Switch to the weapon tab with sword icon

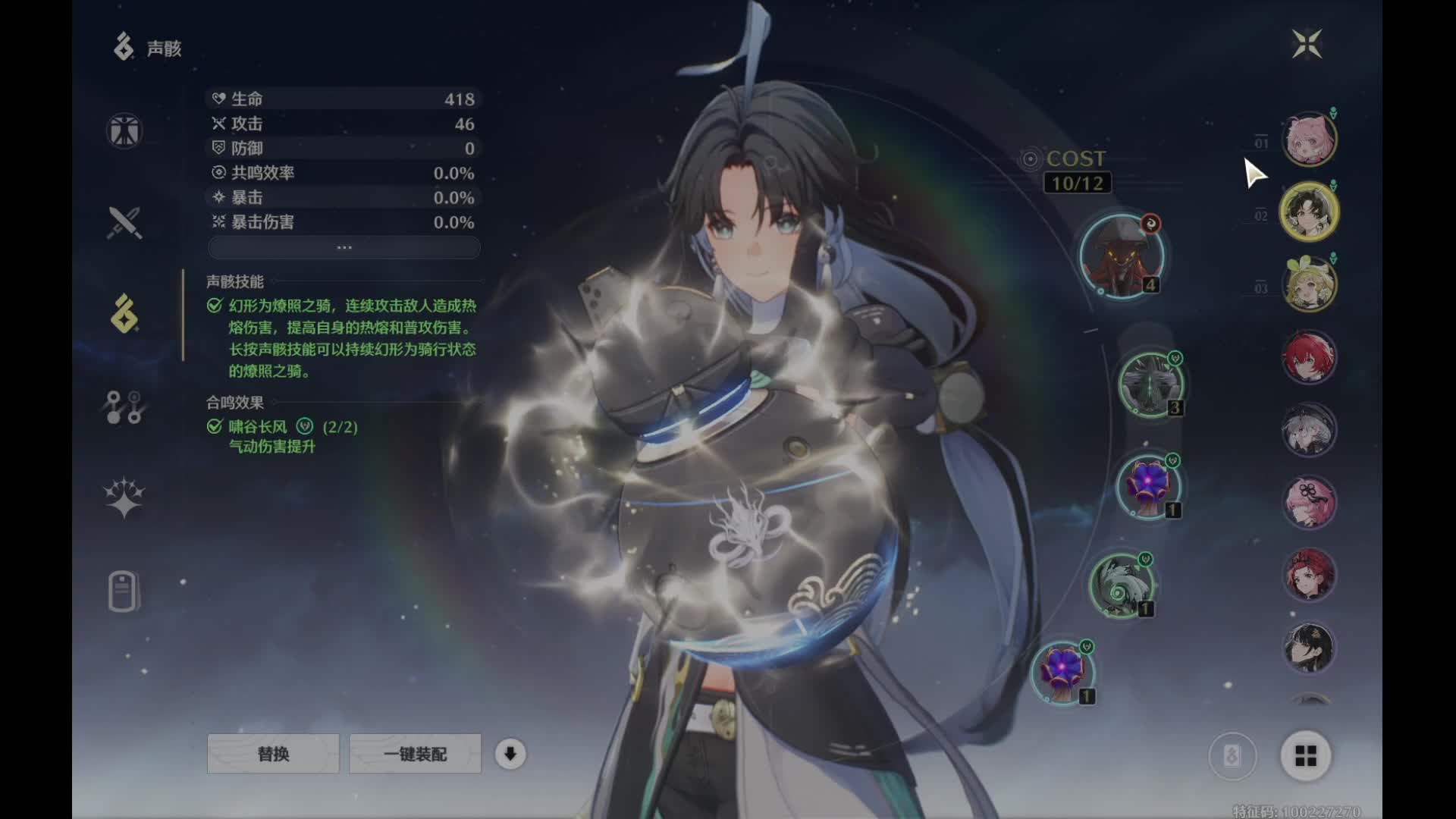click(x=124, y=223)
